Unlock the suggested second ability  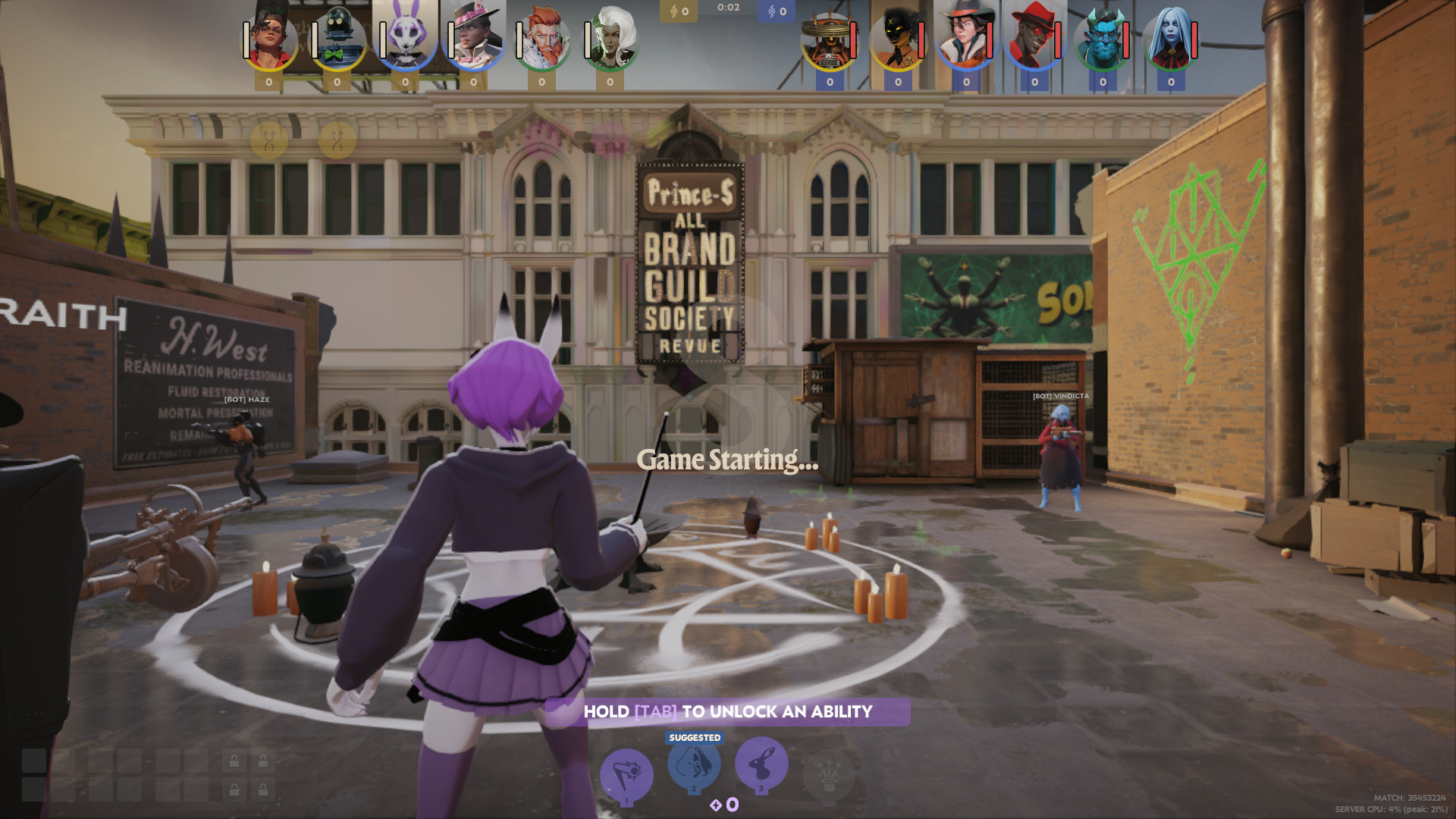click(694, 765)
